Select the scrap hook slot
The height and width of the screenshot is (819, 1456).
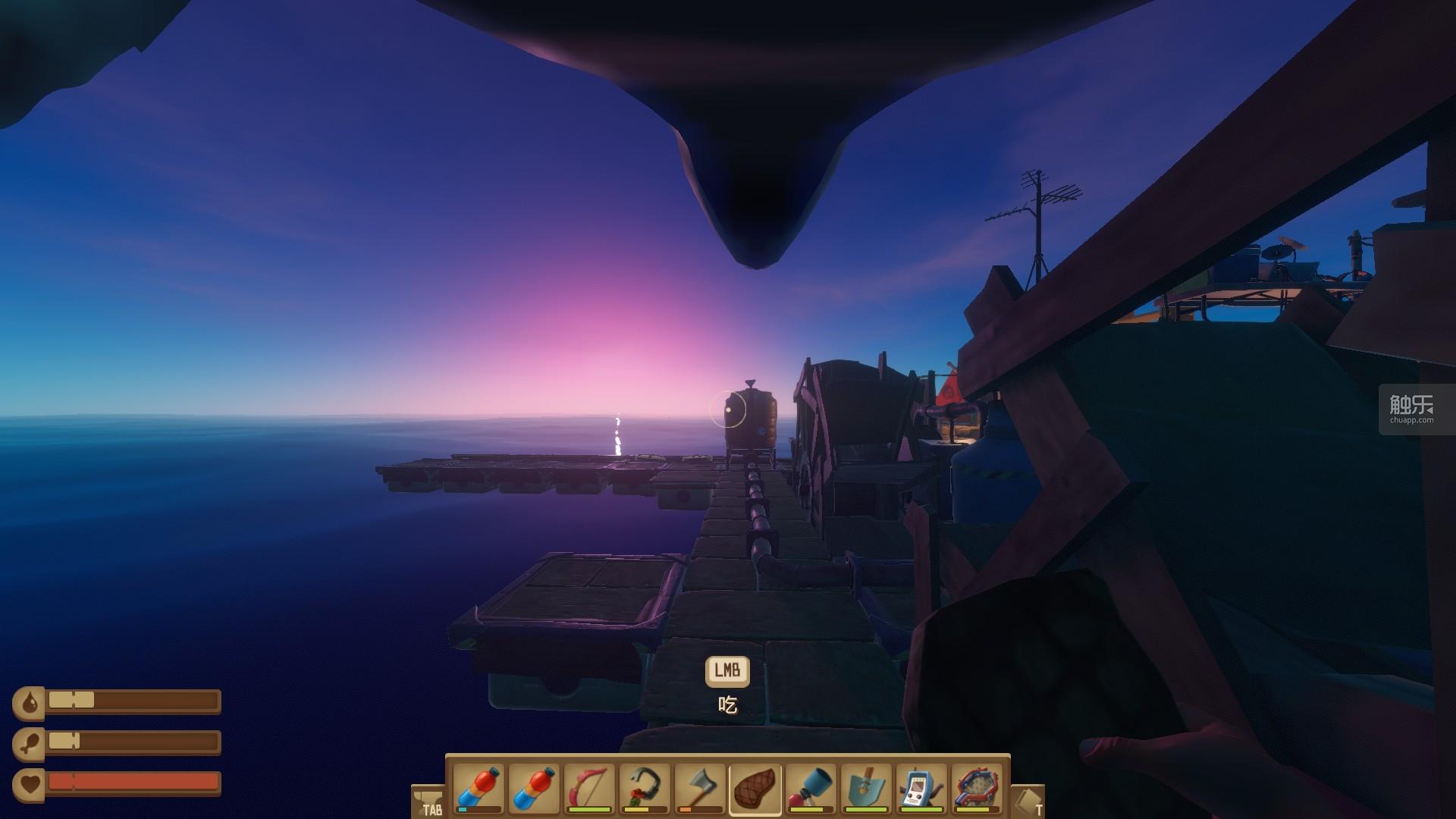pyautogui.click(x=644, y=788)
